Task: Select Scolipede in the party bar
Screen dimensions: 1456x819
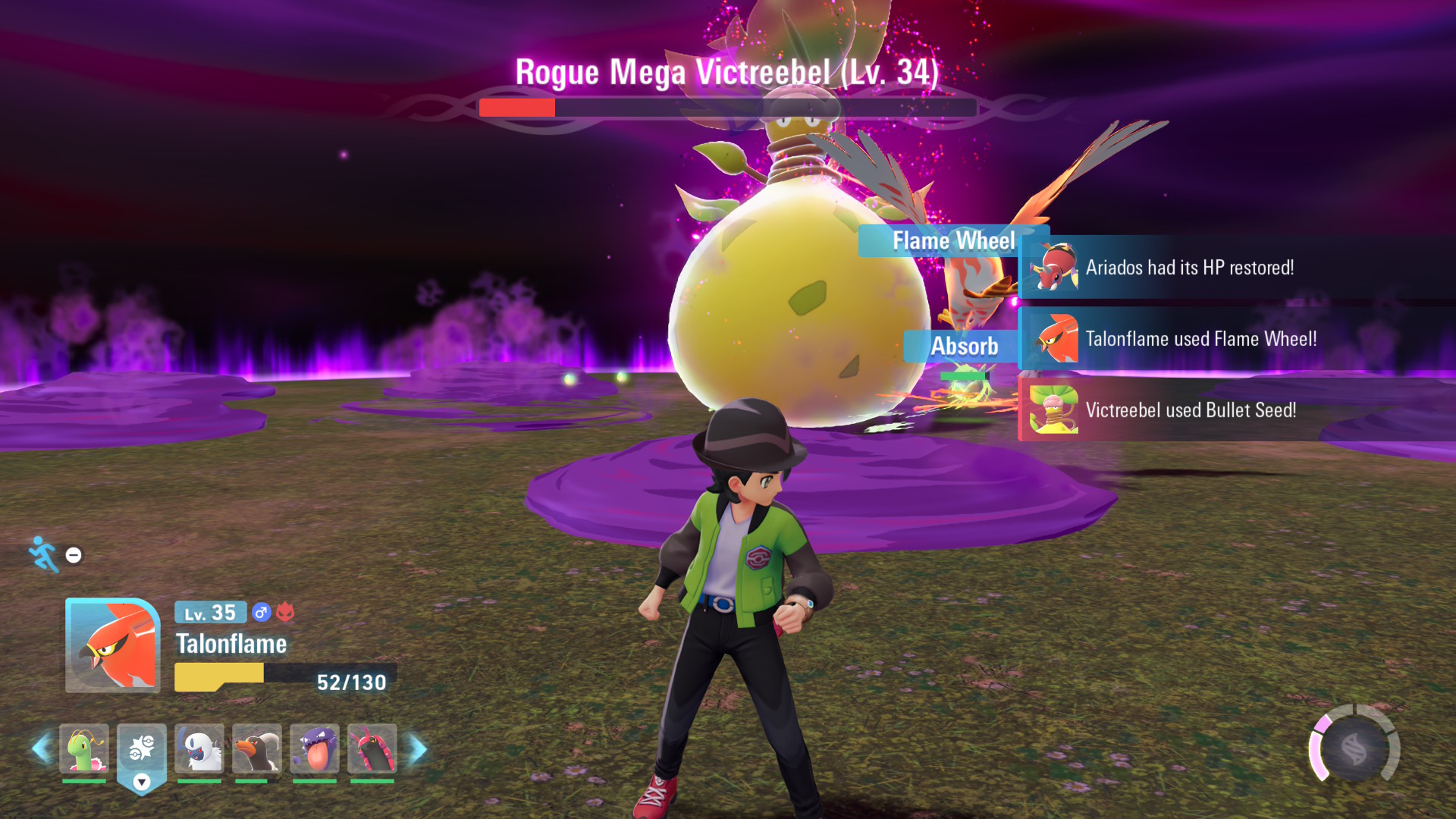Action: coord(372,748)
